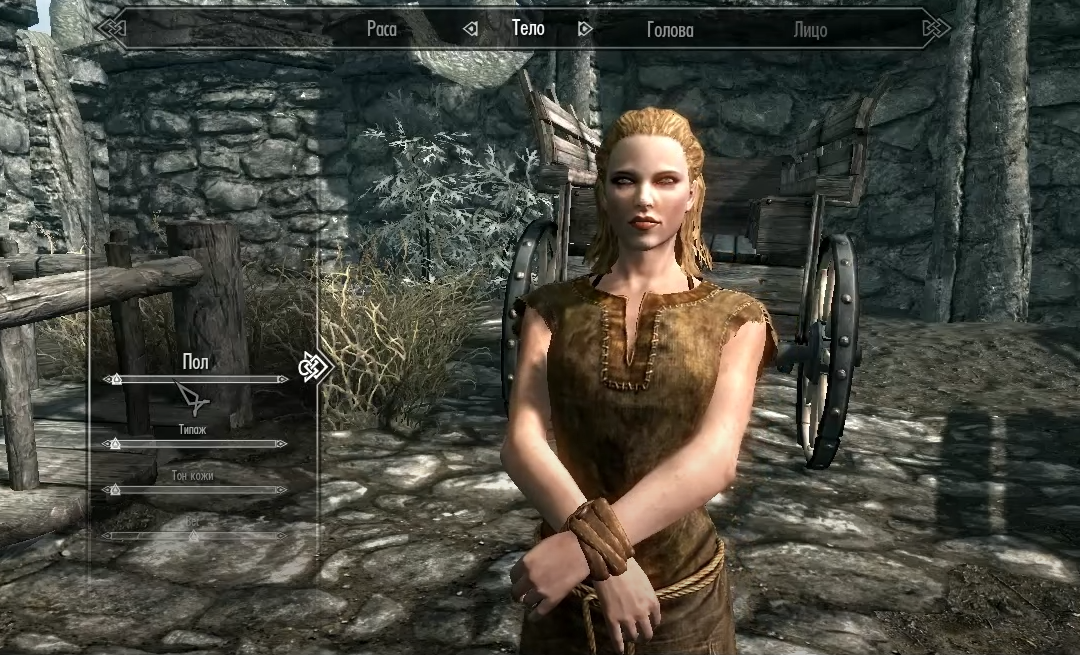This screenshot has width=1080, height=655.
Task: Click the left arrow beside Тело
Action: tap(470, 30)
